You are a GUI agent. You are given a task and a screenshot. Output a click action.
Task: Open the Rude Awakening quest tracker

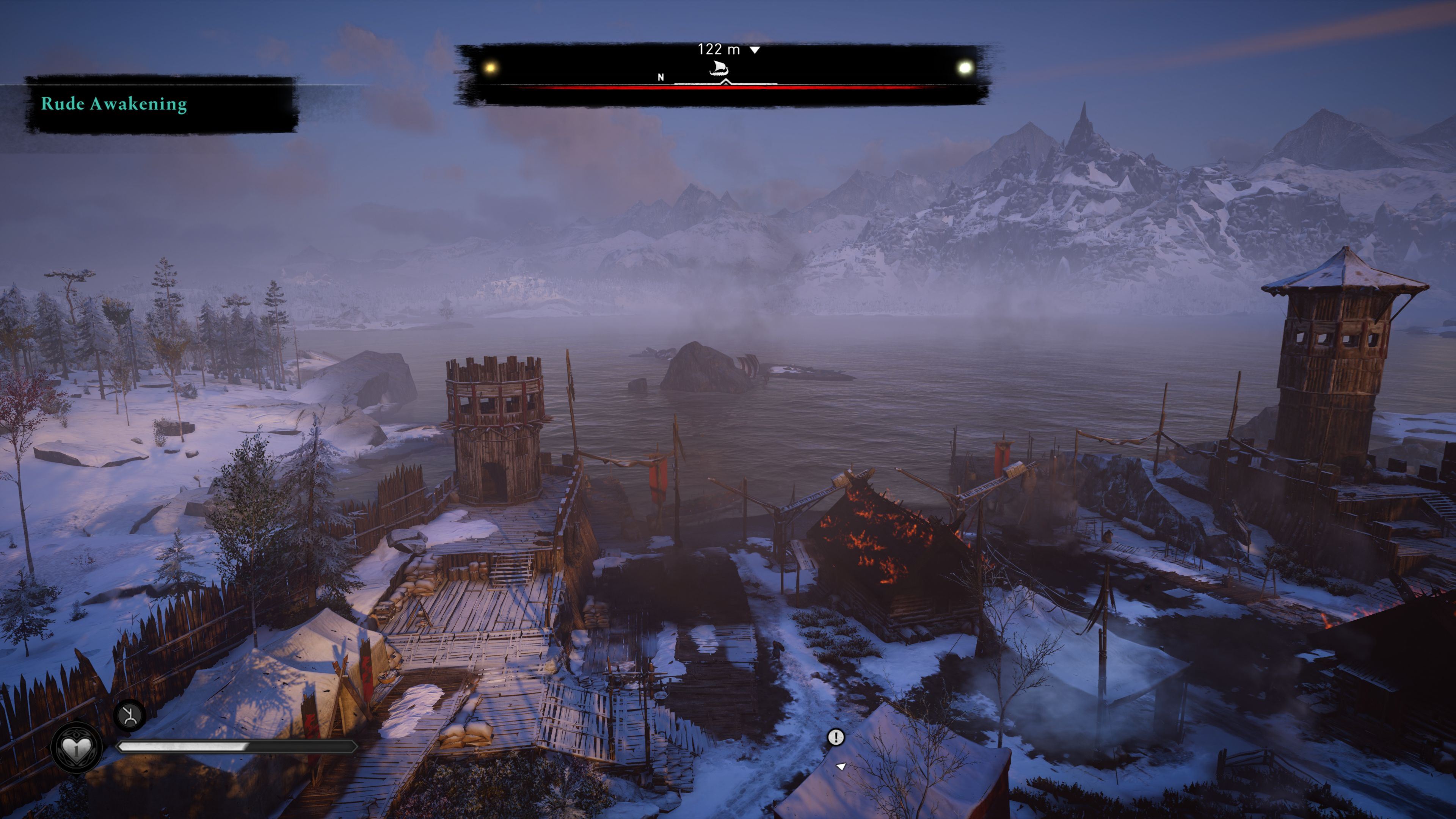pyautogui.click(x=114, y=104)
